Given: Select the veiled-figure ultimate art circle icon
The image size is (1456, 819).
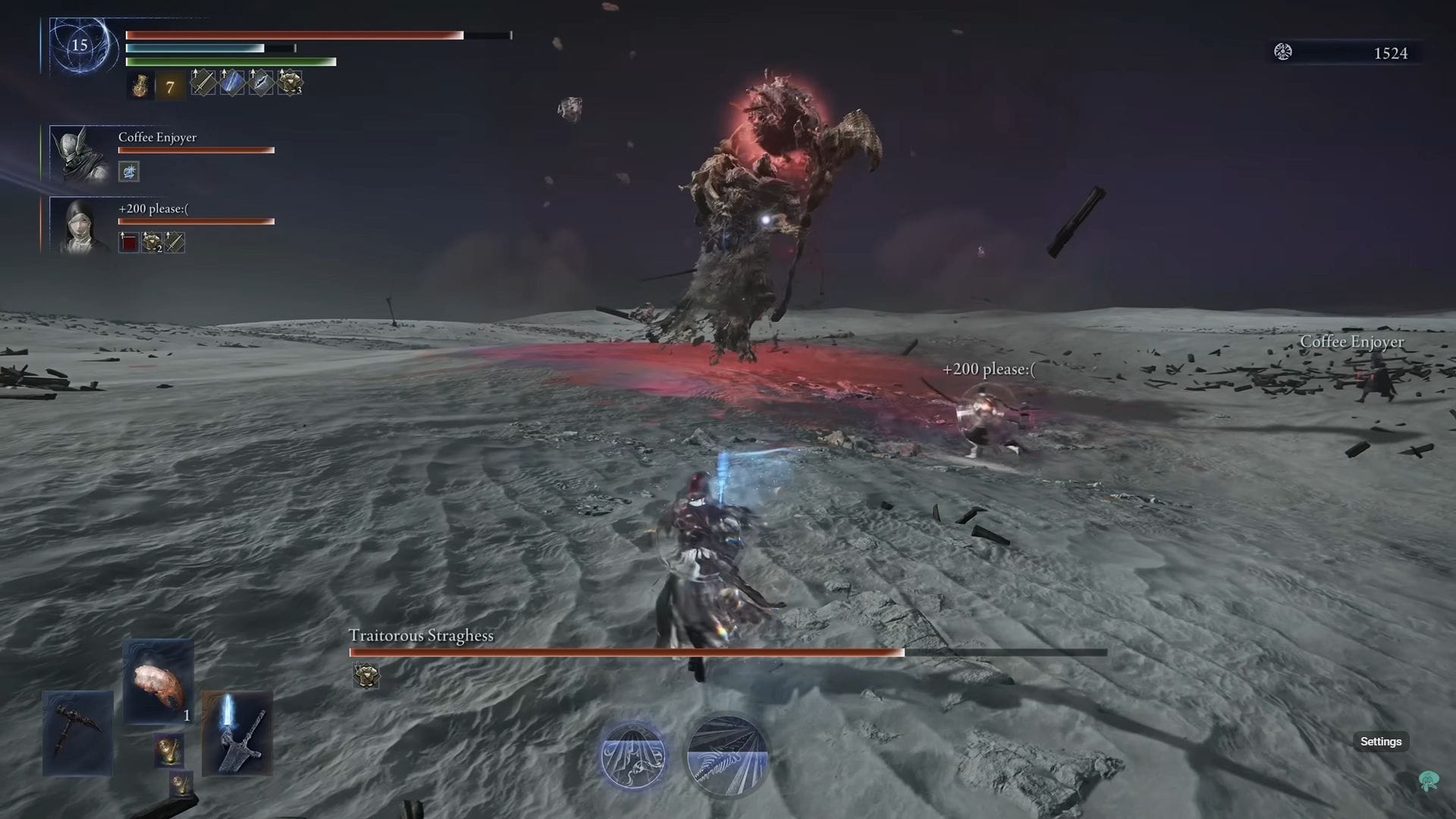Looking at the screenshot, I should (634, 756).
